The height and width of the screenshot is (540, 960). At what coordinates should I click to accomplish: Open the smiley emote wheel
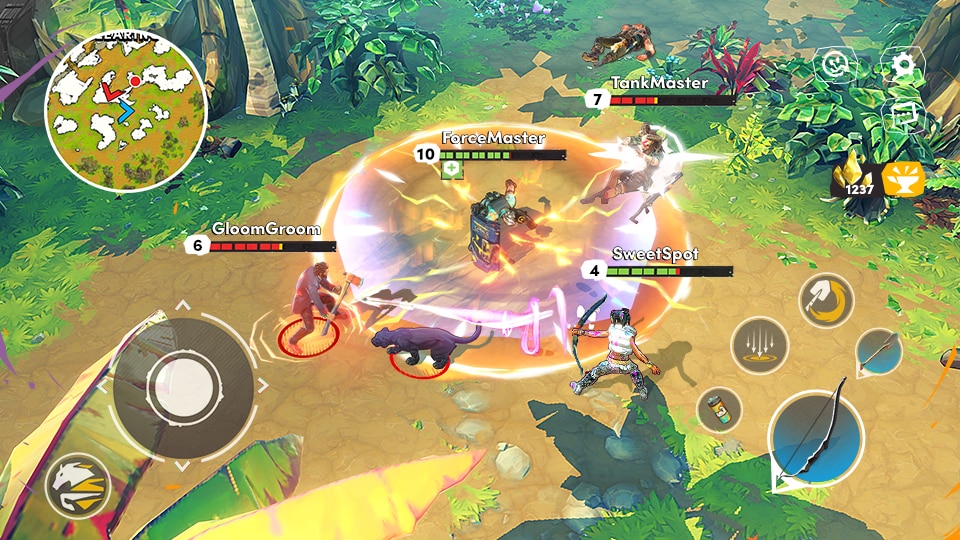pos(835,65)
